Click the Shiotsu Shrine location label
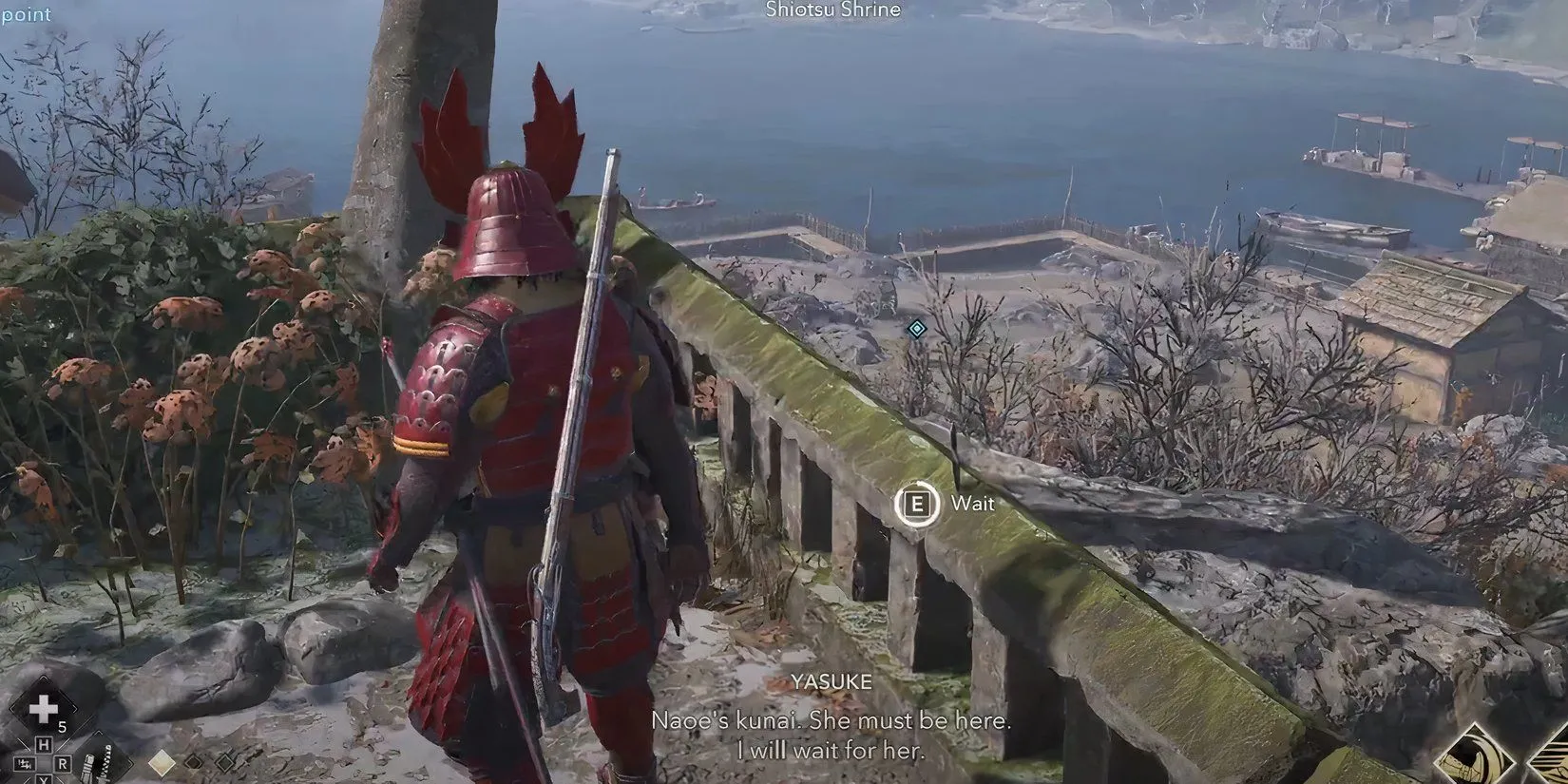Viewport: 1568px width, 784px height. point(832,10)
